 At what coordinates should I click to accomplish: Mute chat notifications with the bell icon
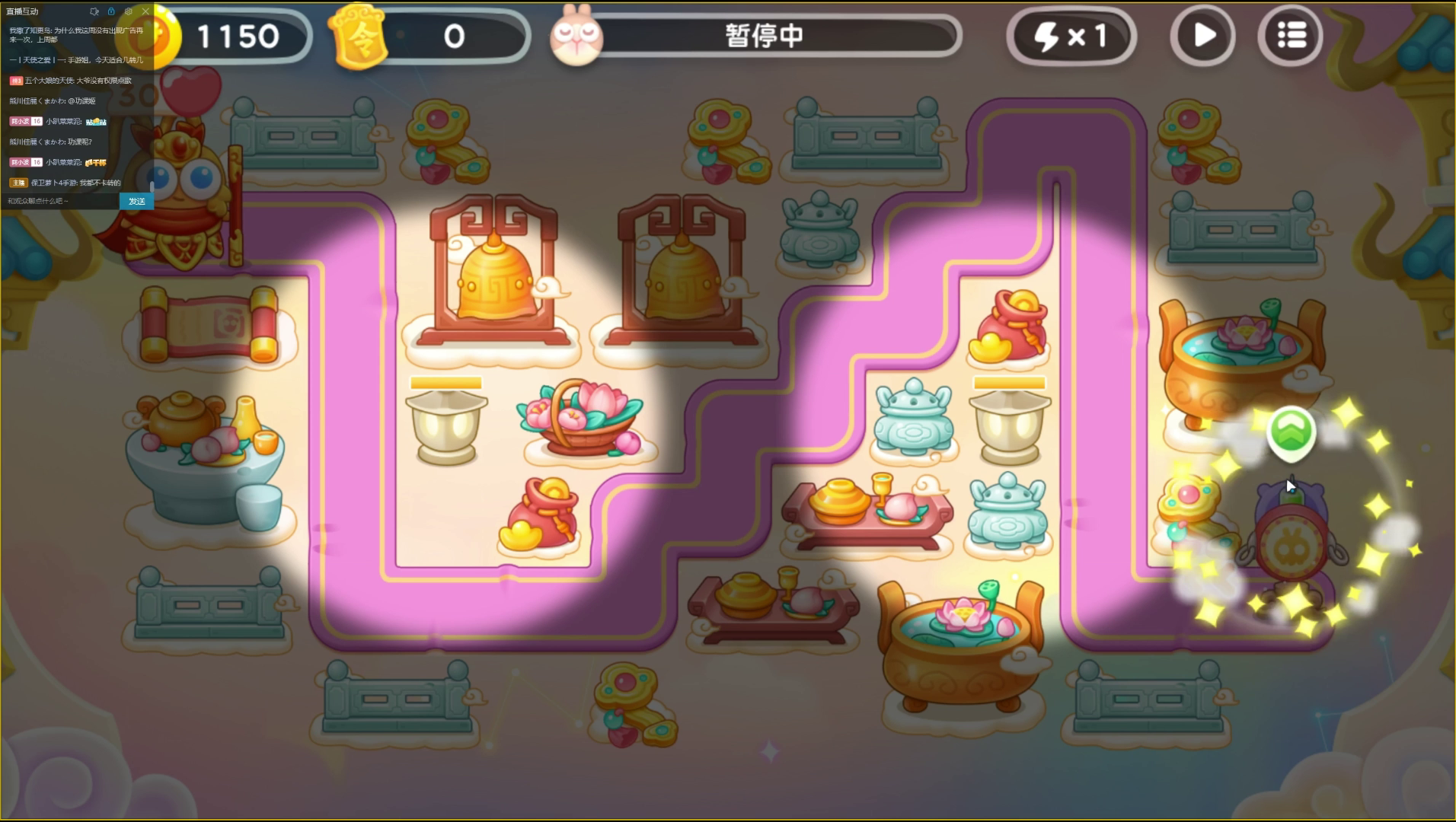pos(94,11)
